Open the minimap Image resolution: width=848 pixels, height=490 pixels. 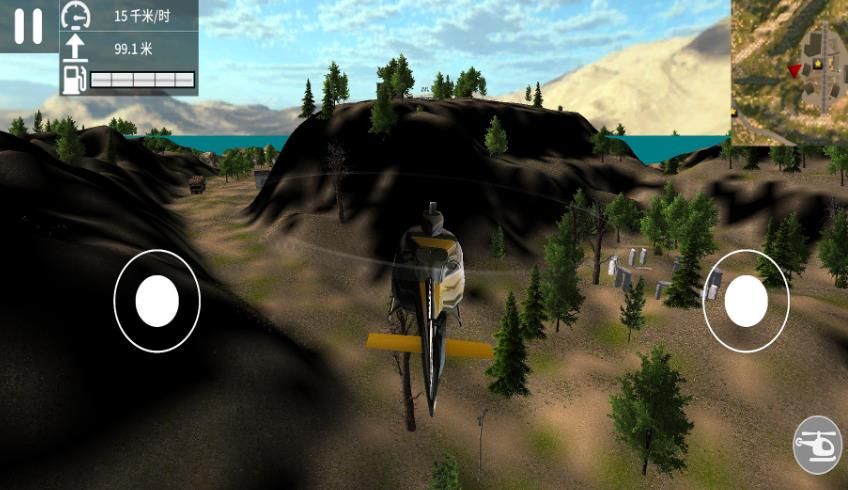tap(789, 72)
